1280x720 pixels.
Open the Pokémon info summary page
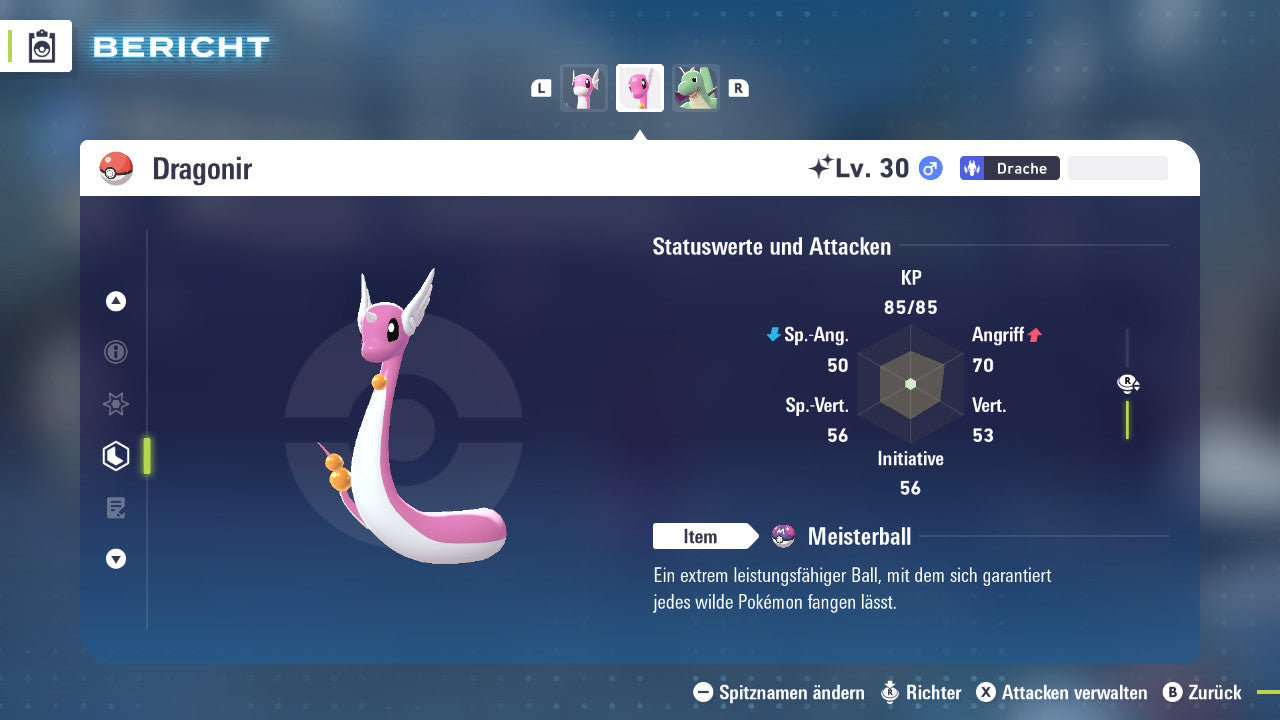115,352
